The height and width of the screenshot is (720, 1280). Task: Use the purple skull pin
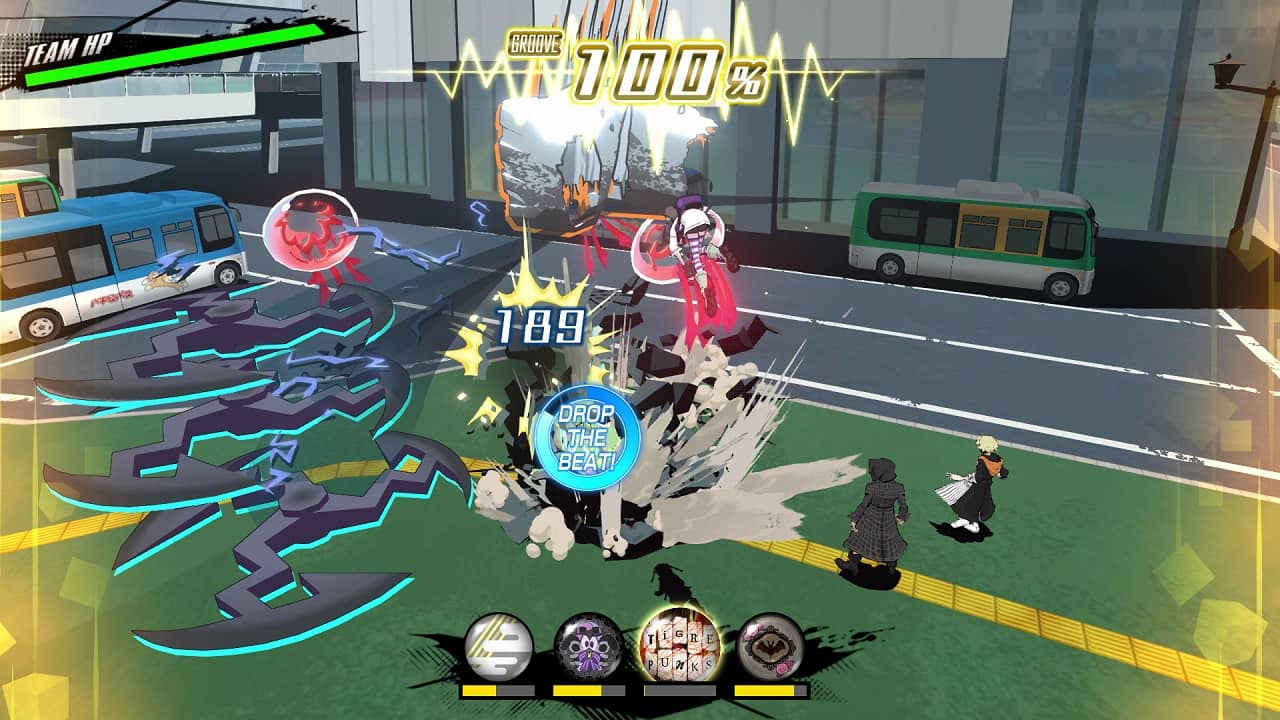589,647
